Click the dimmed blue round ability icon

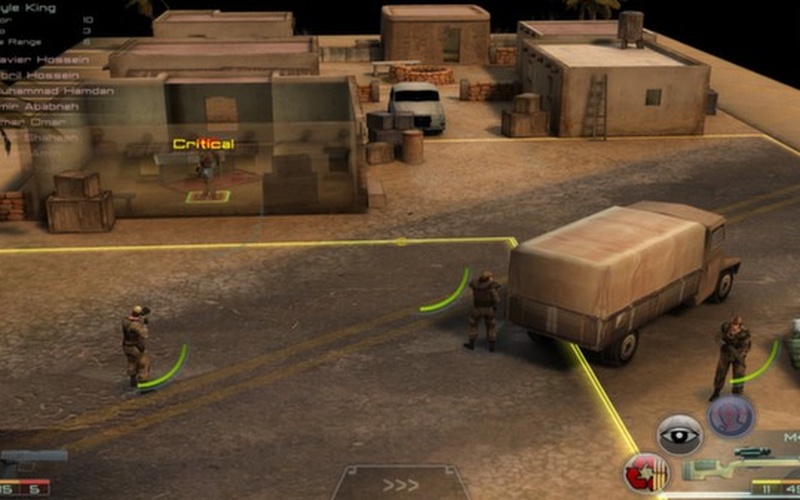[731, 416]
